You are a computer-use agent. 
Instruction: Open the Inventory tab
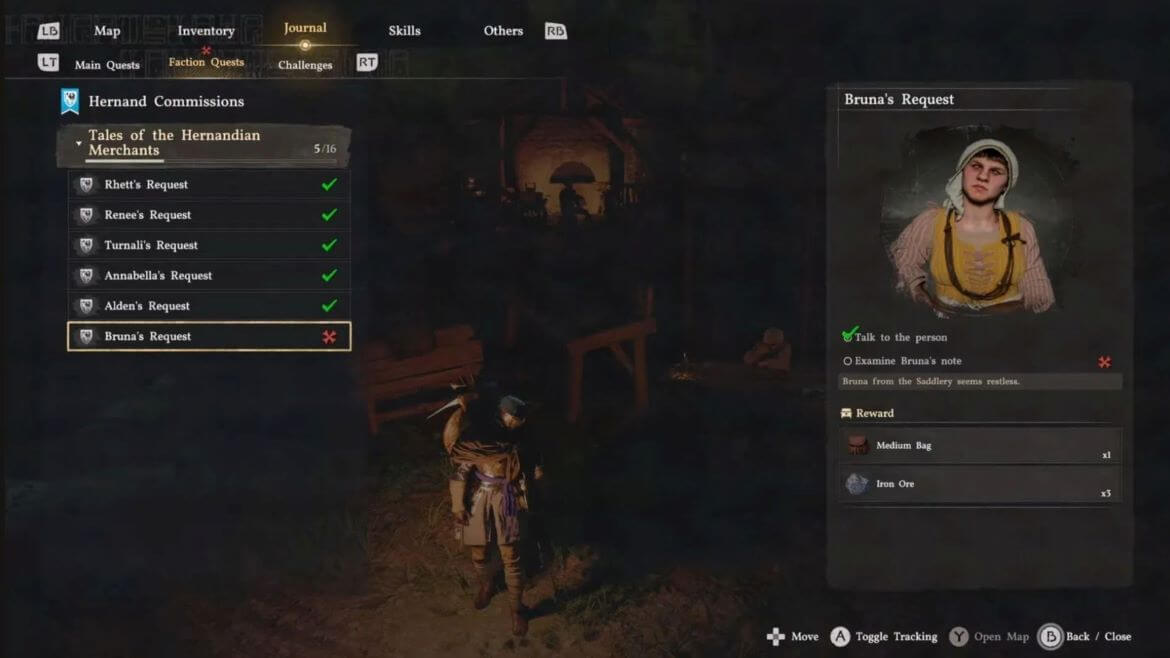[205, 31]
